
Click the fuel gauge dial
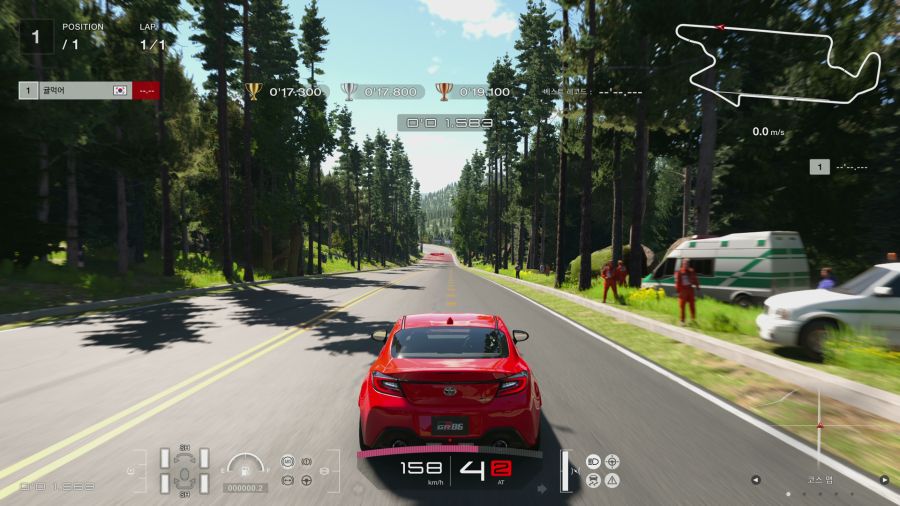[245, 465]
